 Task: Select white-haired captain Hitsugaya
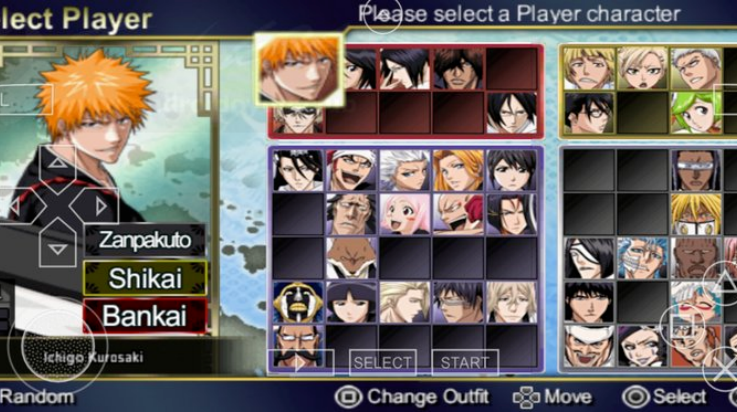point(404,170)
